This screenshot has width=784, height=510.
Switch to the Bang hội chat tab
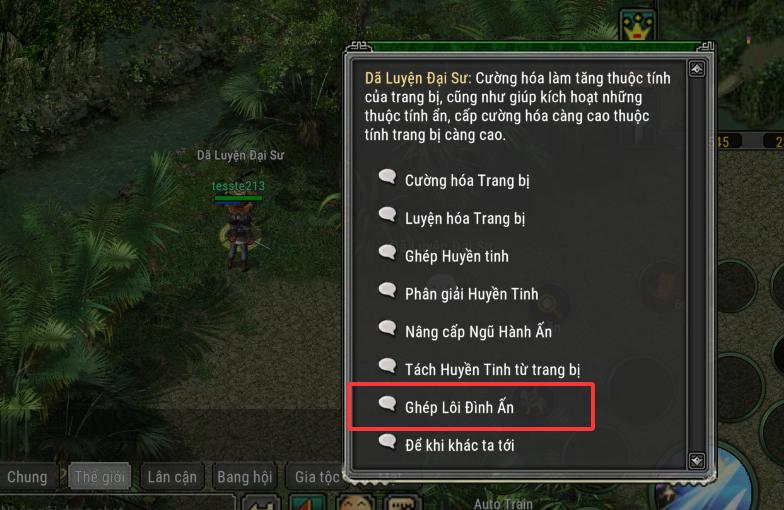pos(245,477)
